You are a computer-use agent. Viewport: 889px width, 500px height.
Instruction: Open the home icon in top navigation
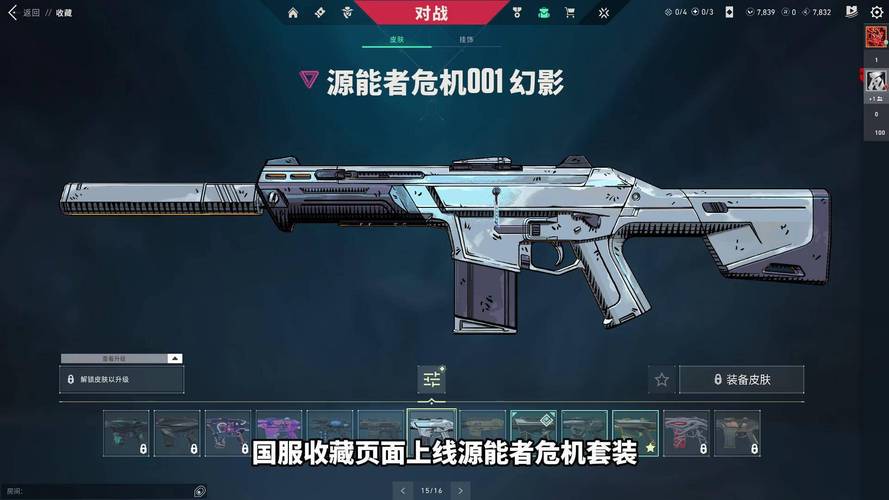[x=293, y=13]
